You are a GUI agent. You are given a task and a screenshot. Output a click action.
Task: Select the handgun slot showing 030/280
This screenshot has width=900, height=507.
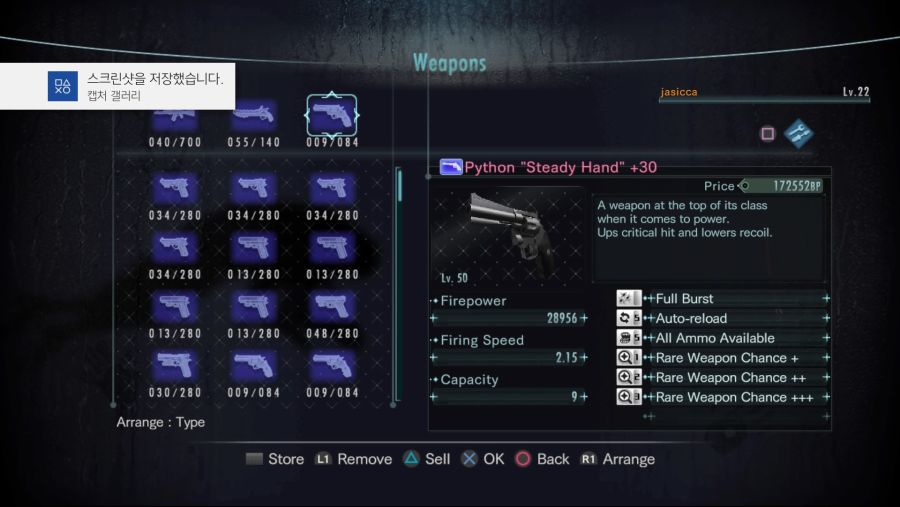click(x=175, y=368)
